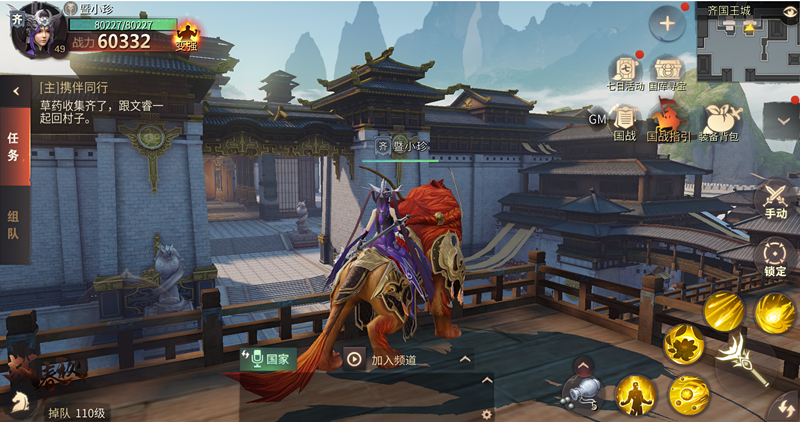Open the 七日活动 seven-day event
The height and width of the screenshot is (422, 800).
coord(625,72)
